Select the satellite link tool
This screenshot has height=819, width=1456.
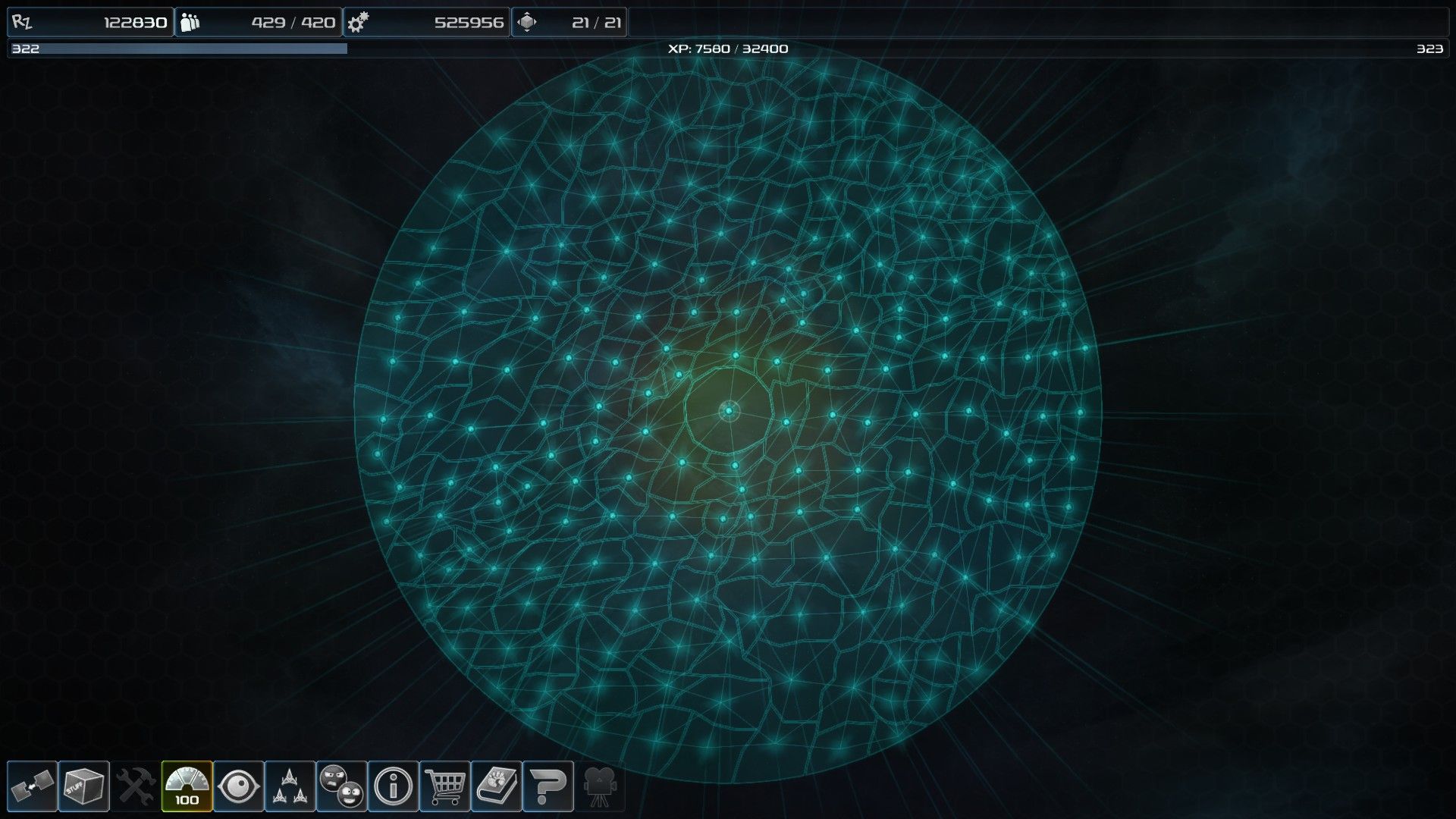[x=30, y=785]
